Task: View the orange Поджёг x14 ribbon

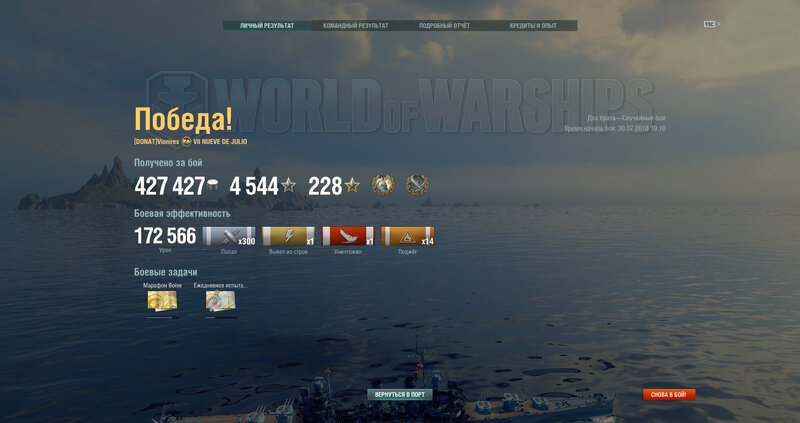Action: tap(407, 237)
